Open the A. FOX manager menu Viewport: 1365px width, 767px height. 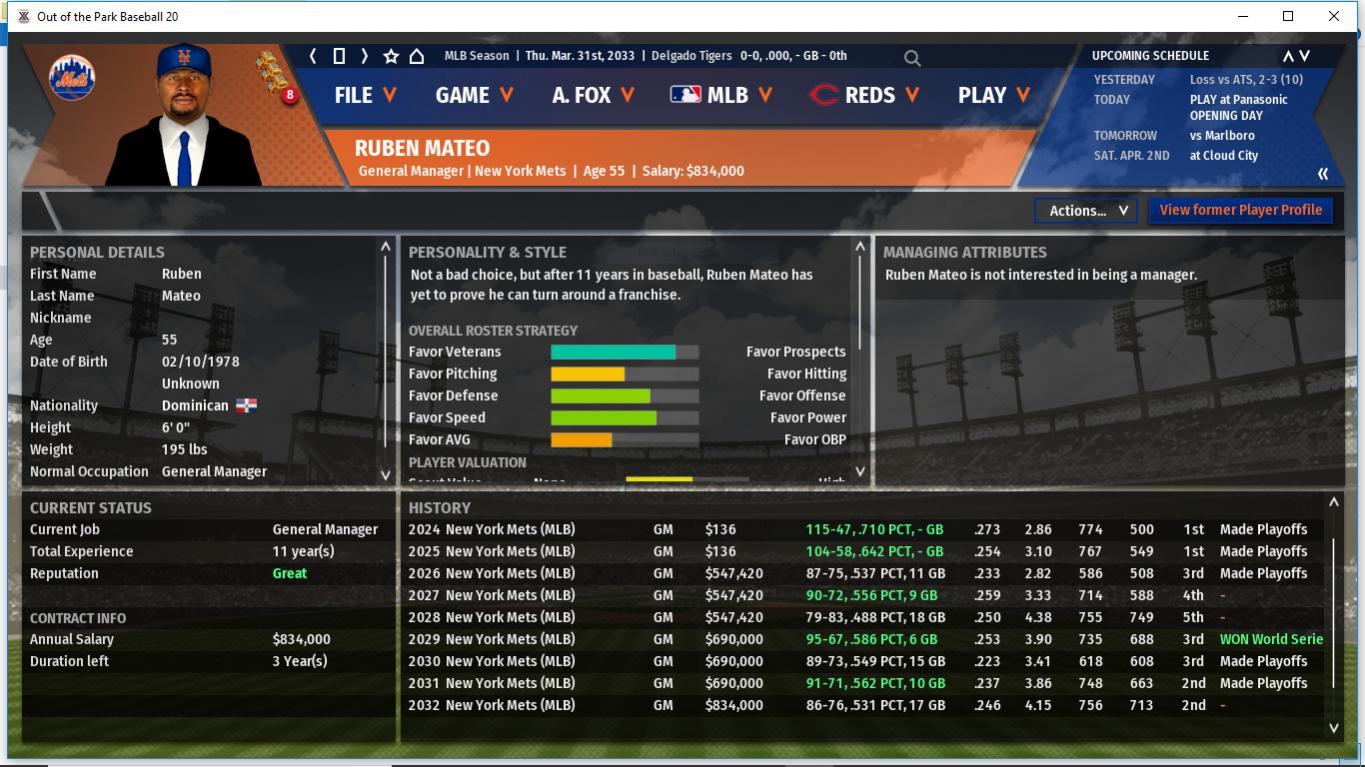[x=592, y=95]
